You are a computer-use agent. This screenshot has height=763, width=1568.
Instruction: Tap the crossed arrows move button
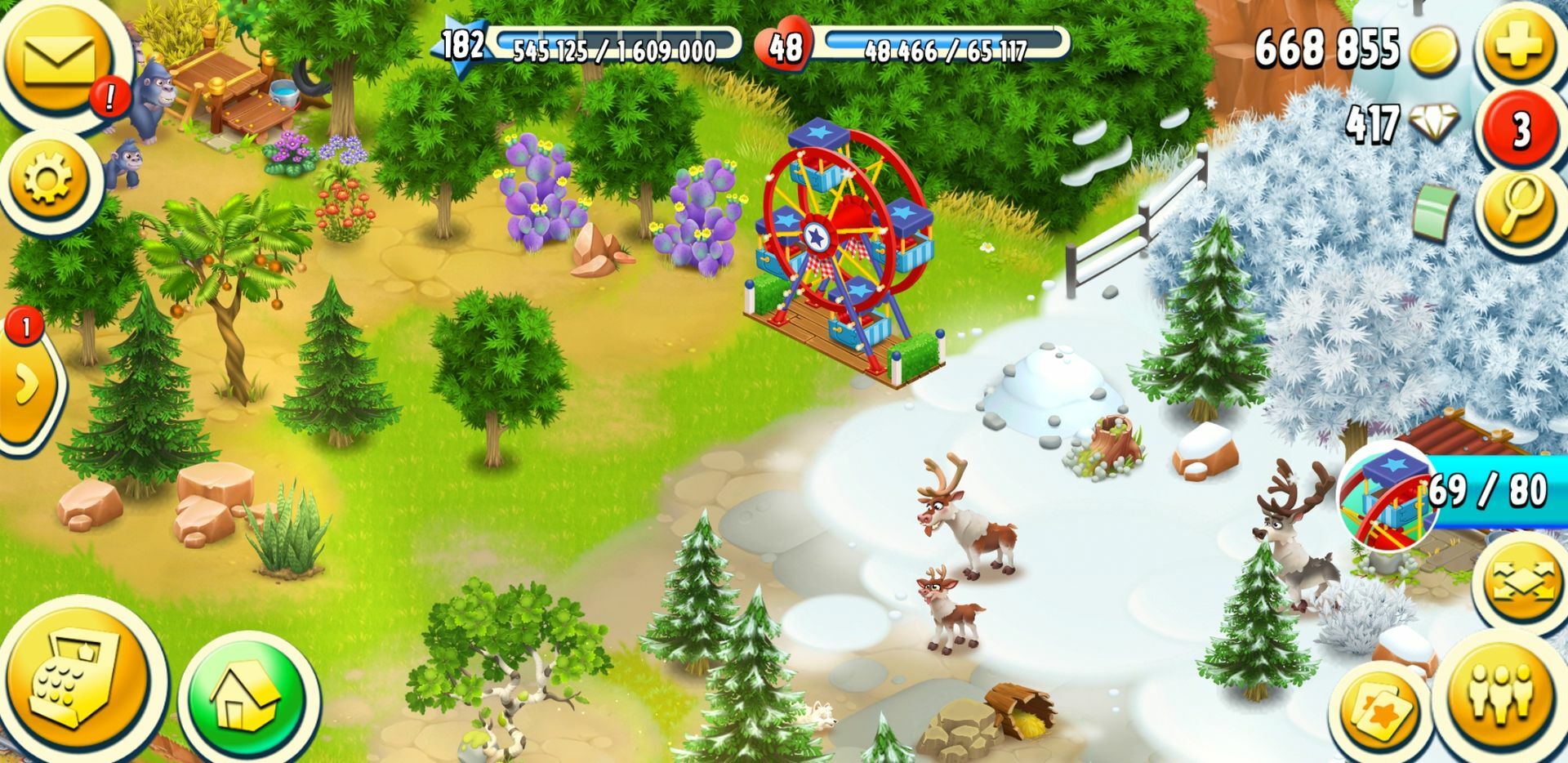pos(1522,582)
